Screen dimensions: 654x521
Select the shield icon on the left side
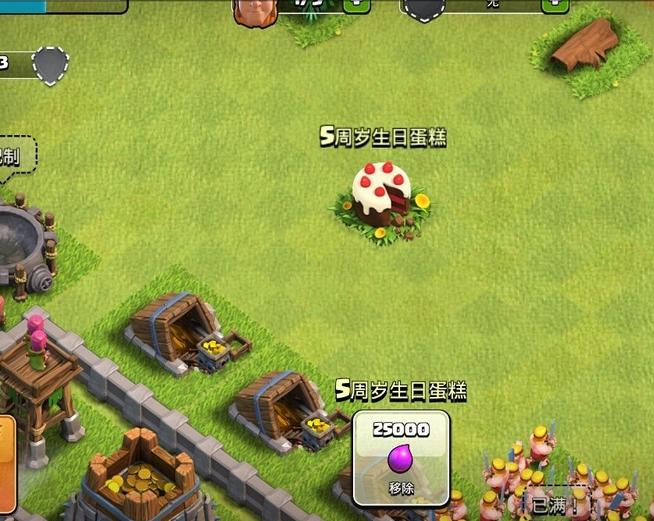coord(50,66)
